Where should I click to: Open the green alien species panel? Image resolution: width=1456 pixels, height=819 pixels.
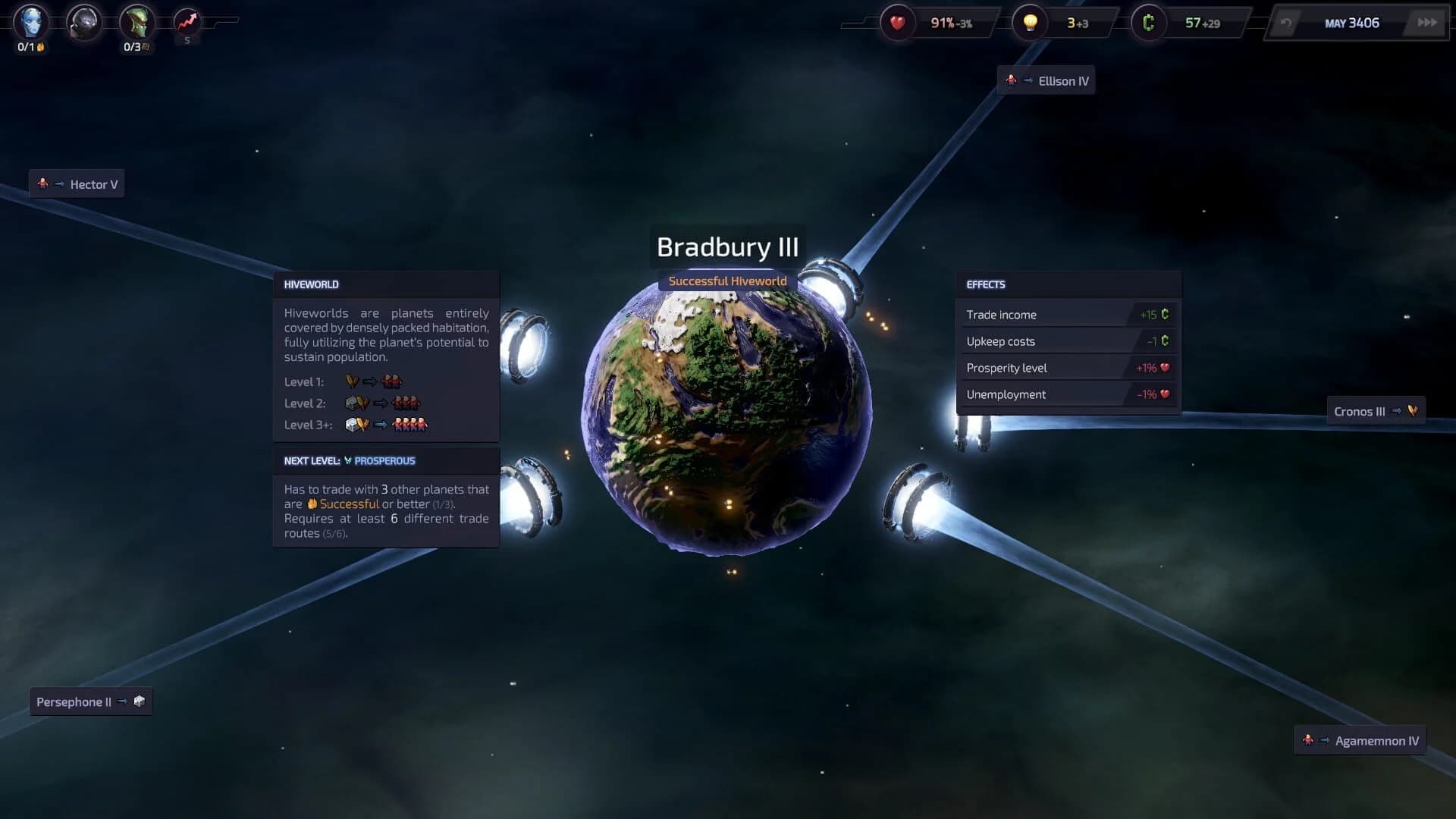pos(135,21)
